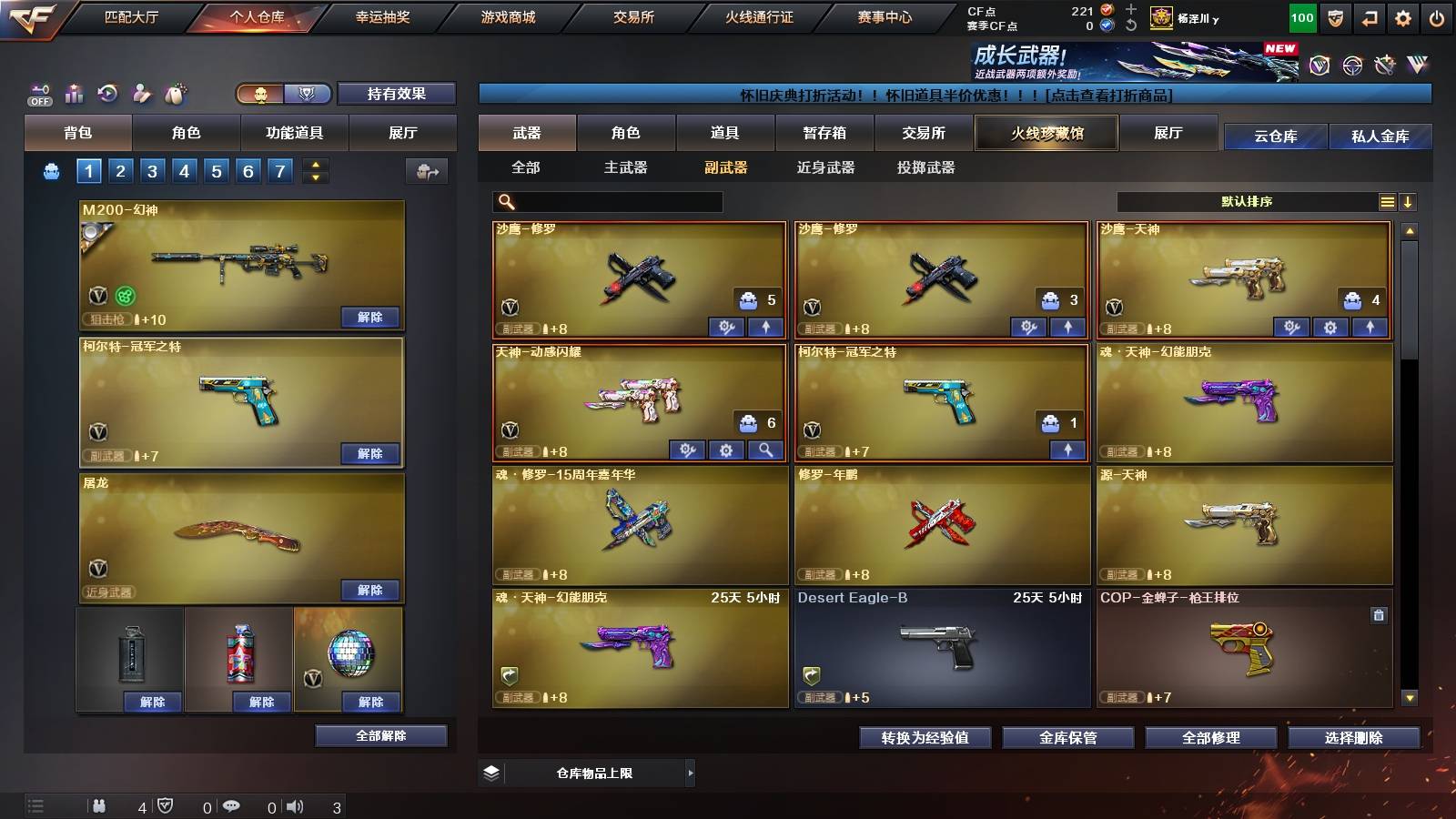The image size is (1456, 819).
Task: Click the upgrade arrow icon on 柯尔特-冠军之特 card
Action: 1067,450
